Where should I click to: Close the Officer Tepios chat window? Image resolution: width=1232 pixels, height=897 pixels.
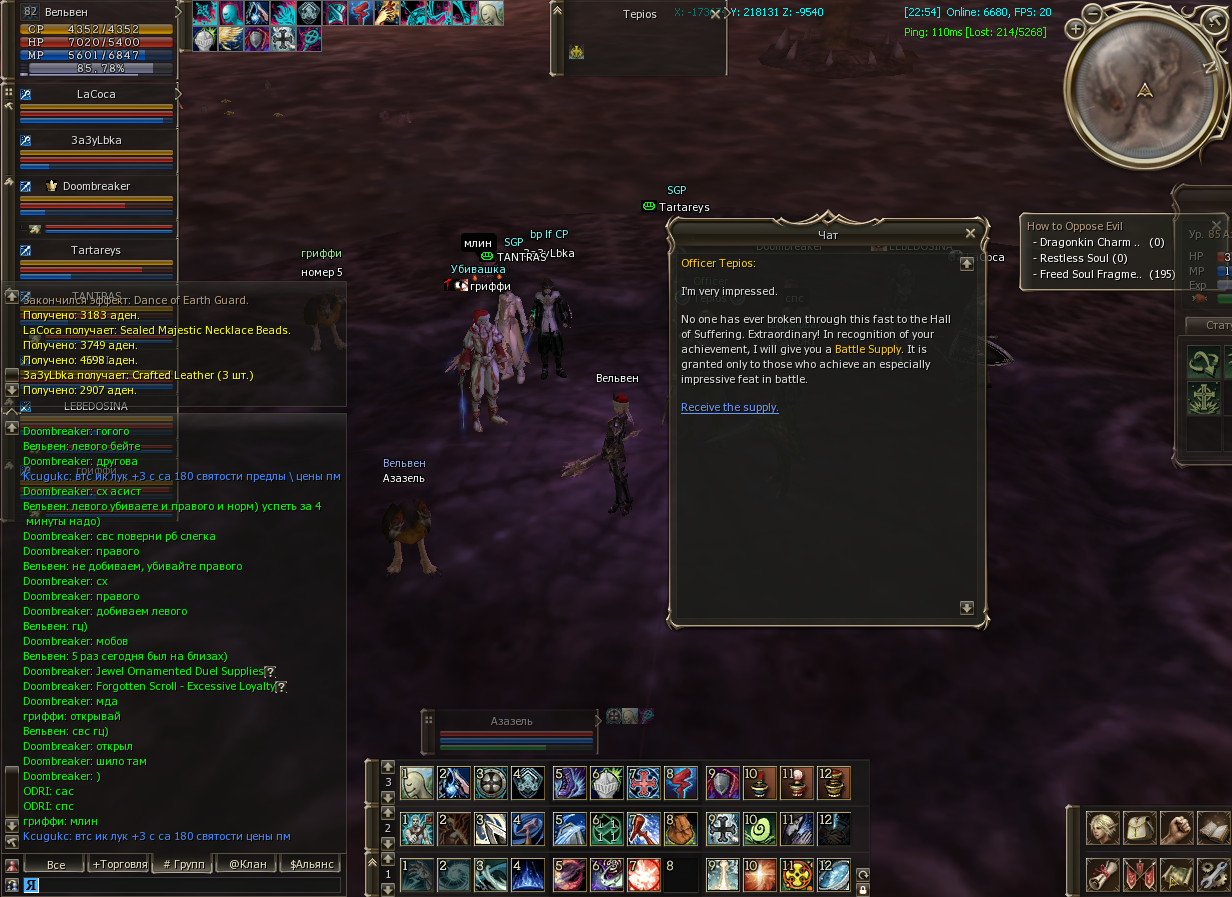point(969,233)
